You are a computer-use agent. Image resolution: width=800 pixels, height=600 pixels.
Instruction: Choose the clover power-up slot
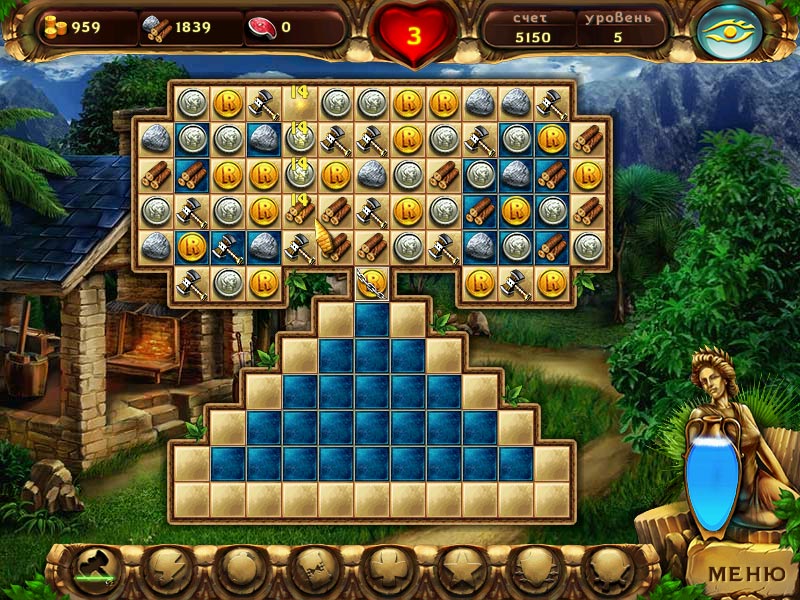point(385,571)
